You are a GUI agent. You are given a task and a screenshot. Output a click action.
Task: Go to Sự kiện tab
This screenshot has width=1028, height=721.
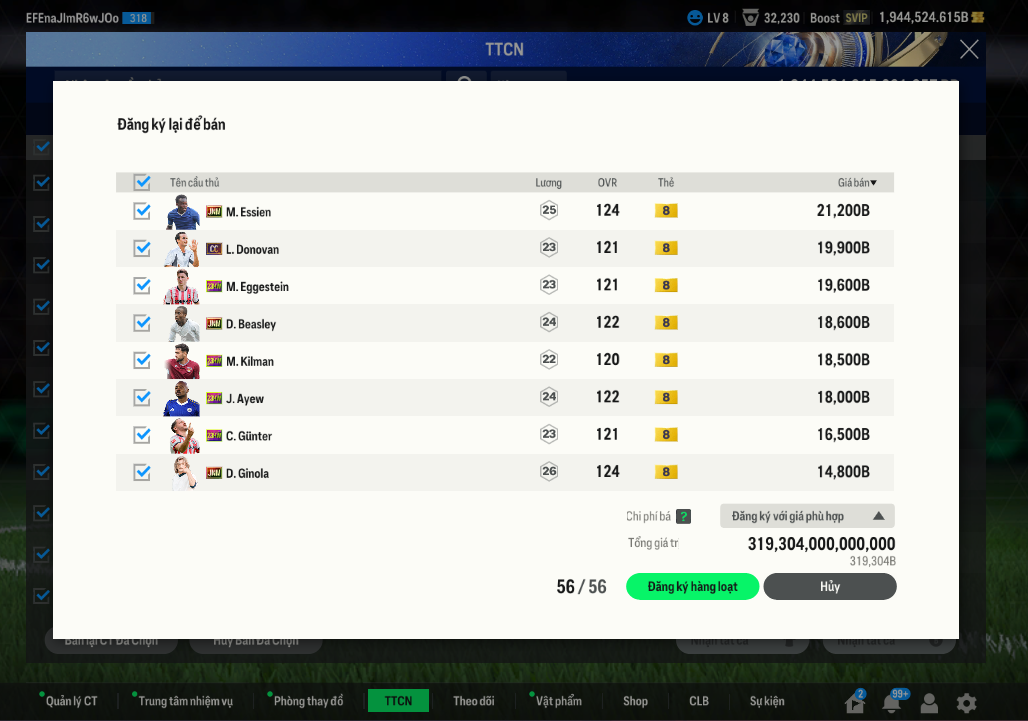767,701
